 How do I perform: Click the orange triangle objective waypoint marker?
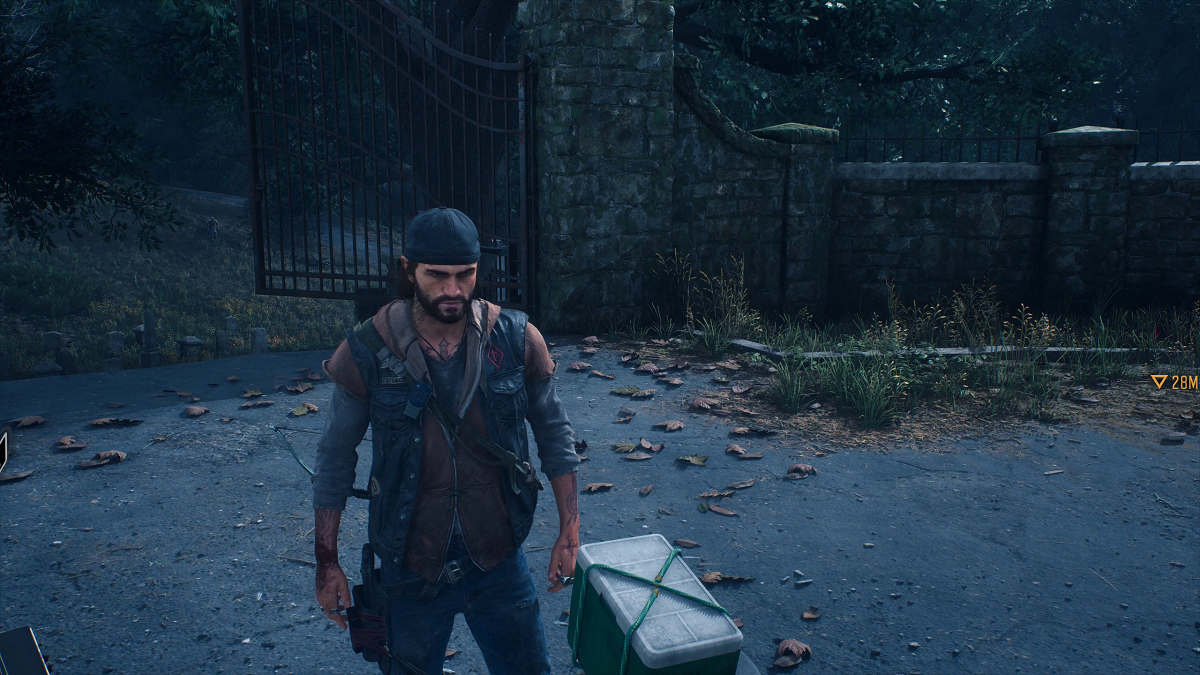1160,381
